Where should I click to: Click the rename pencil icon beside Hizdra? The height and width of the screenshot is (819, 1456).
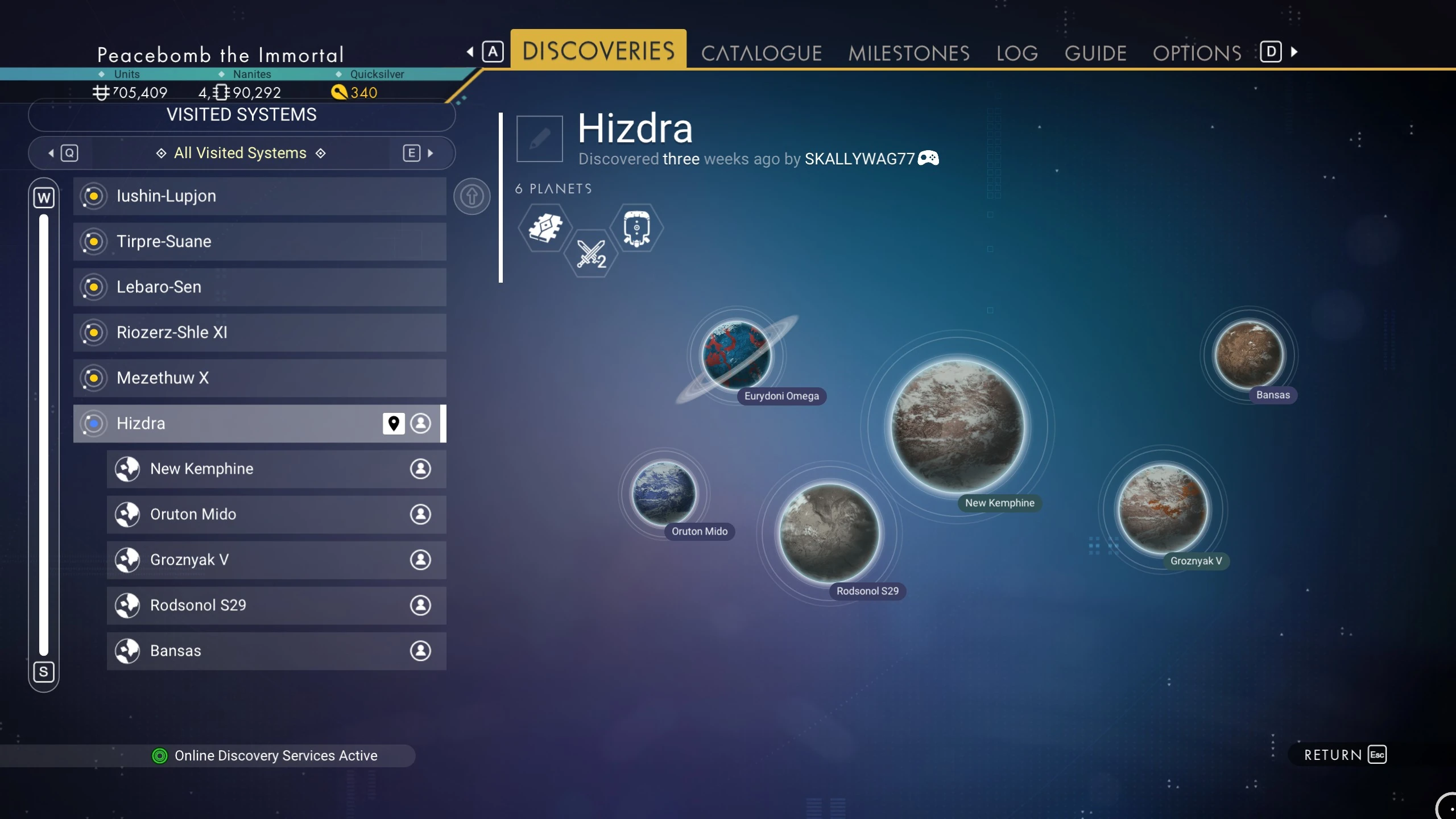[539, 138]
